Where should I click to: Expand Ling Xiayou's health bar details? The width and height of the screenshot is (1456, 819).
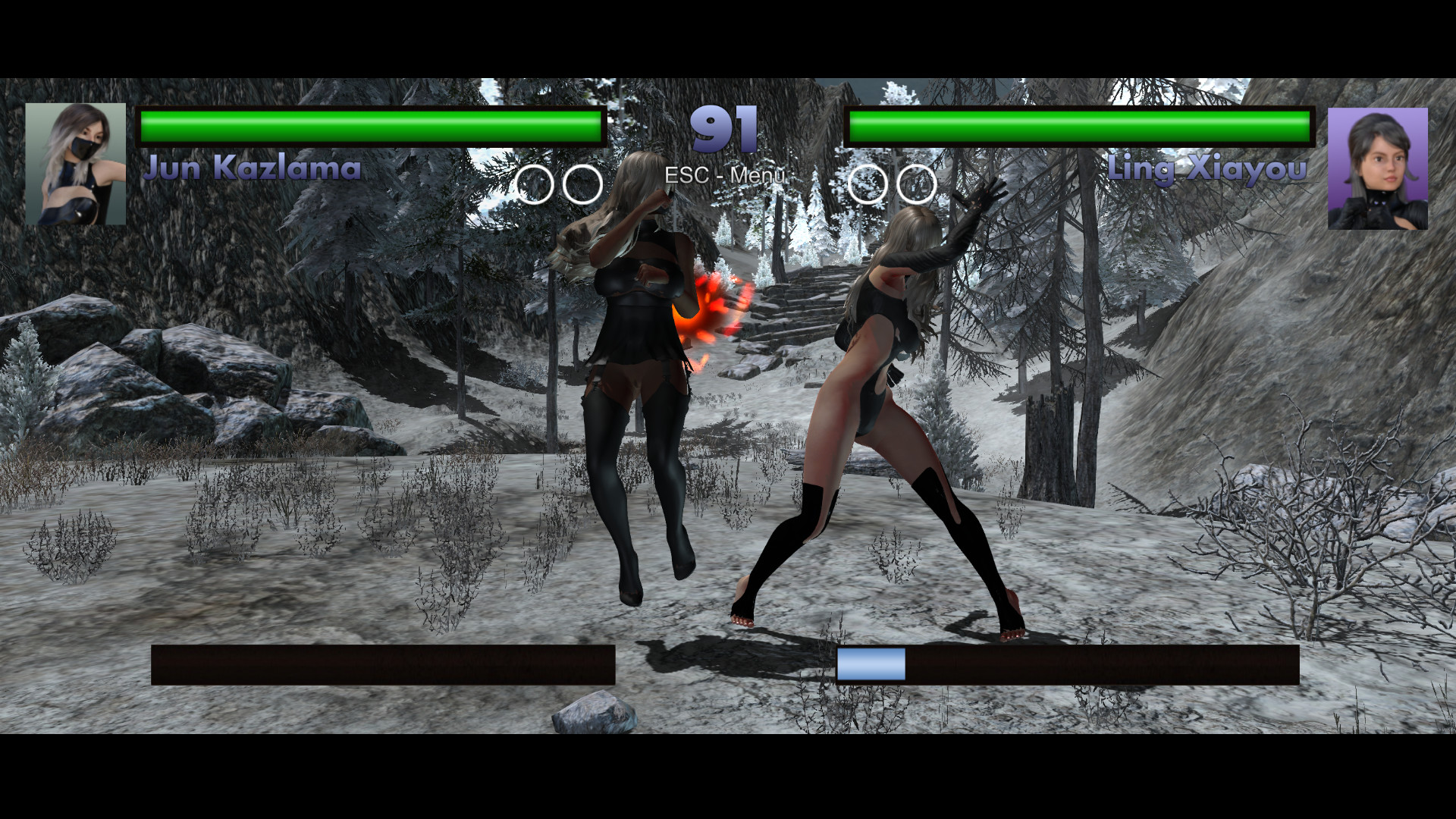tap(1080, 127)
